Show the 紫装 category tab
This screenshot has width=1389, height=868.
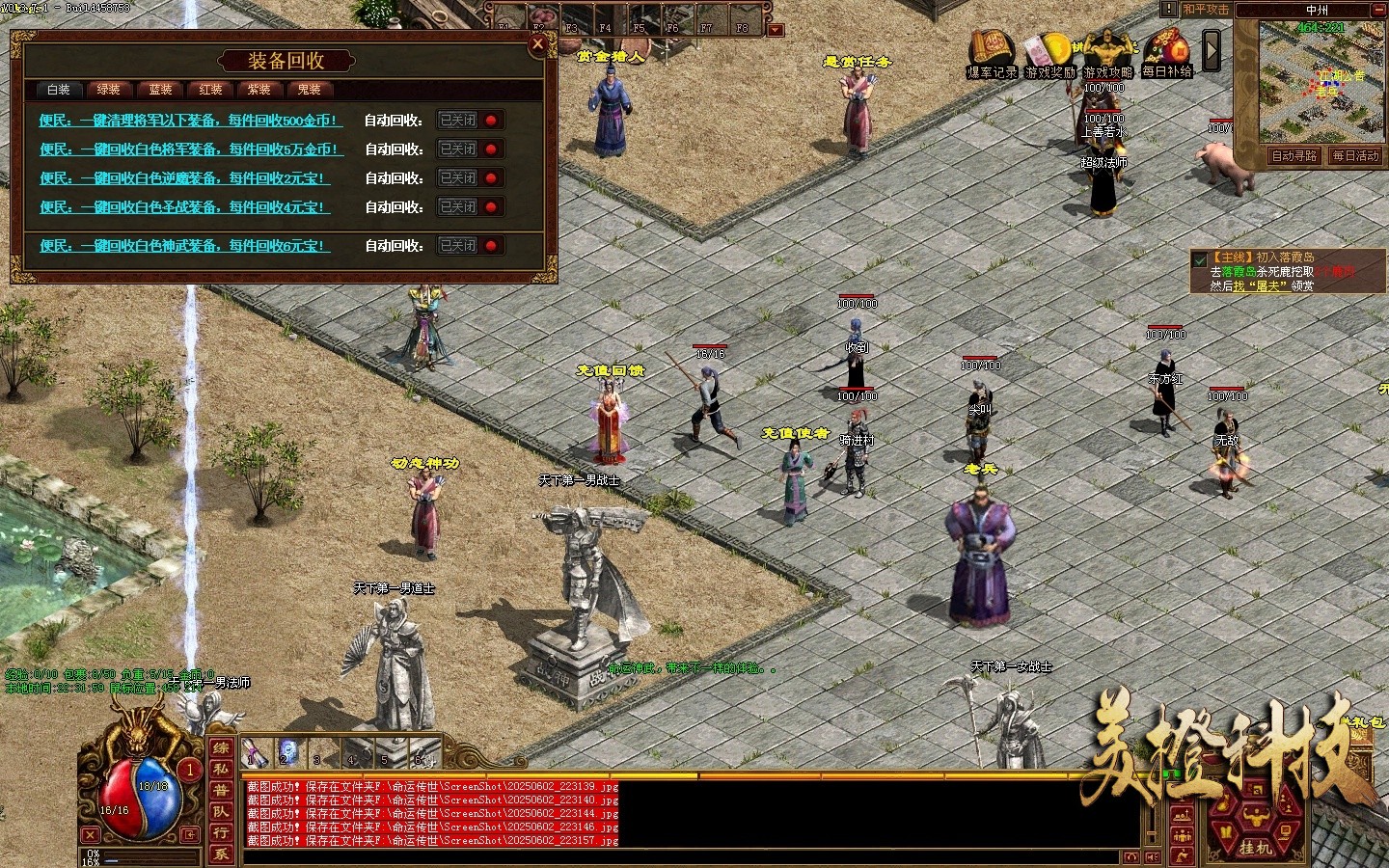(x=259, y=90)
